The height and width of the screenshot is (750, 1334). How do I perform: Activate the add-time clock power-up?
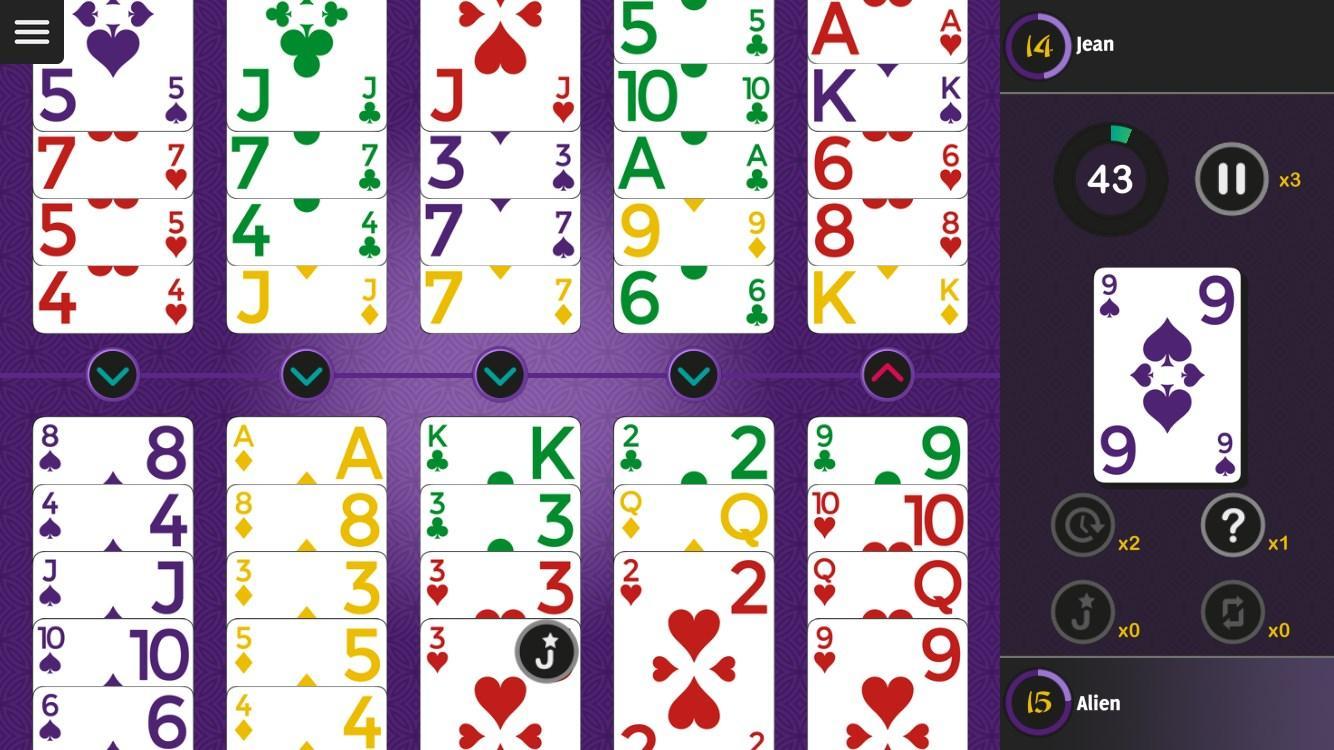1081,524
